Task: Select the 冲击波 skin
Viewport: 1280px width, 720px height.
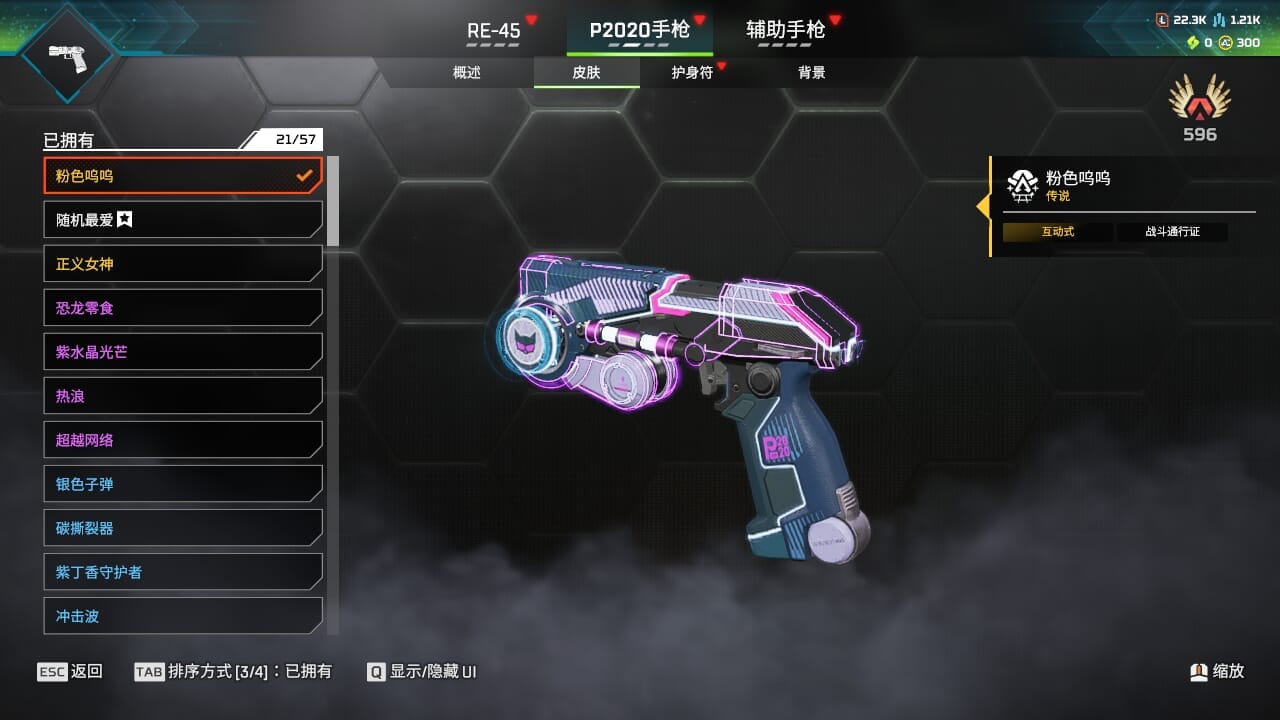Action: (183, 616)
